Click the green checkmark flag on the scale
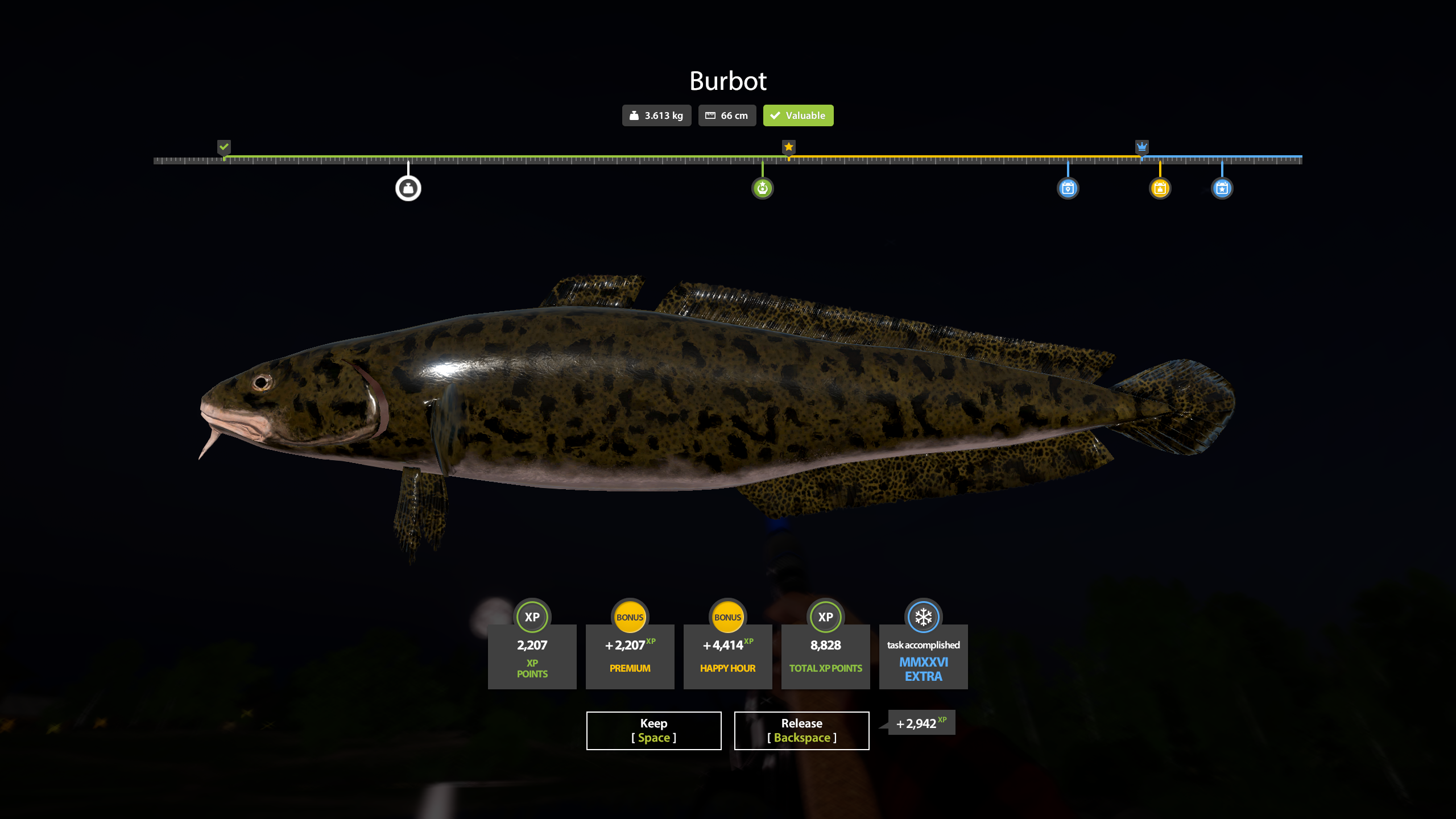Screen dimensions: 1456x819 pos(224,147)
